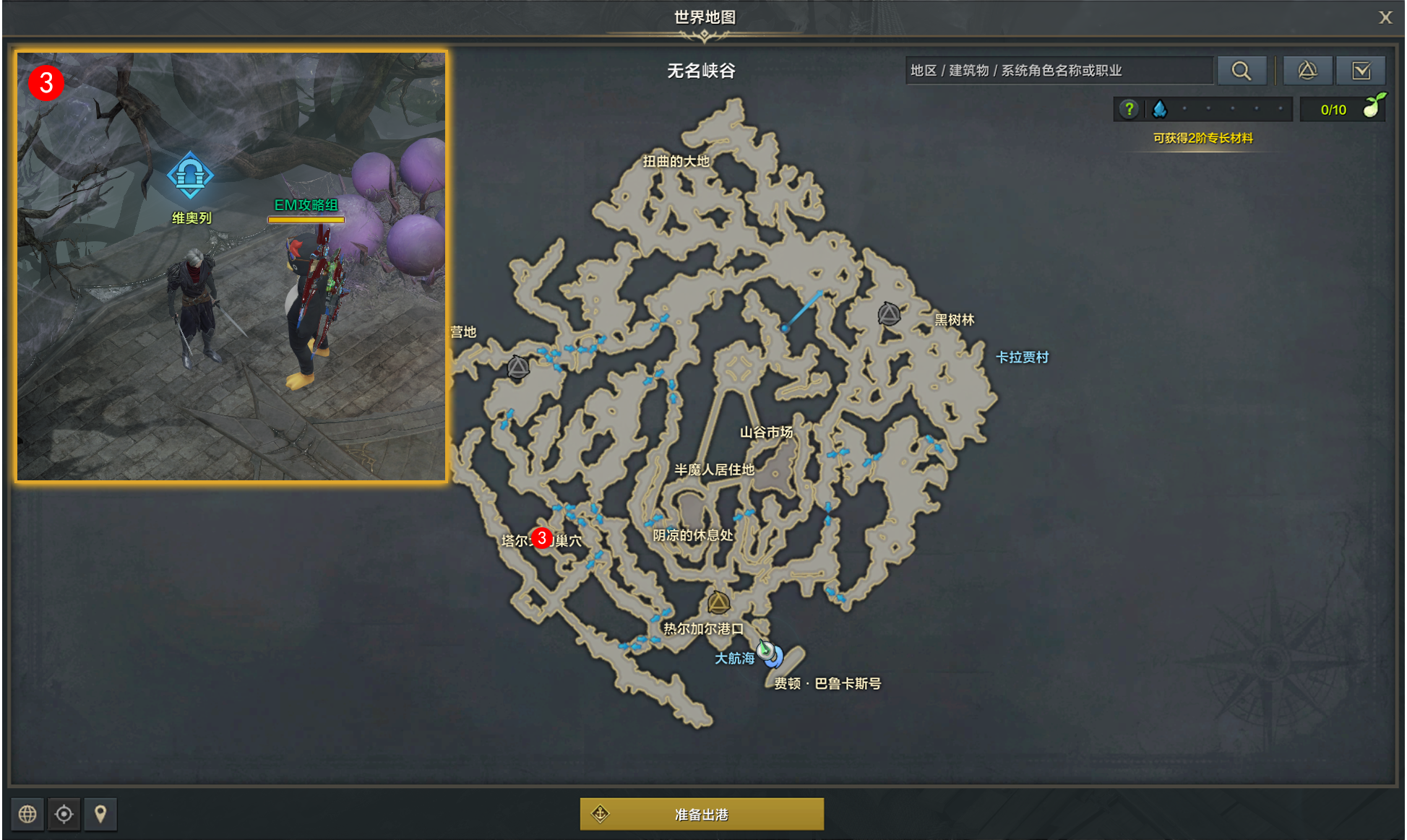Go to the 卡拉贾村 area link

[1021, 357]
